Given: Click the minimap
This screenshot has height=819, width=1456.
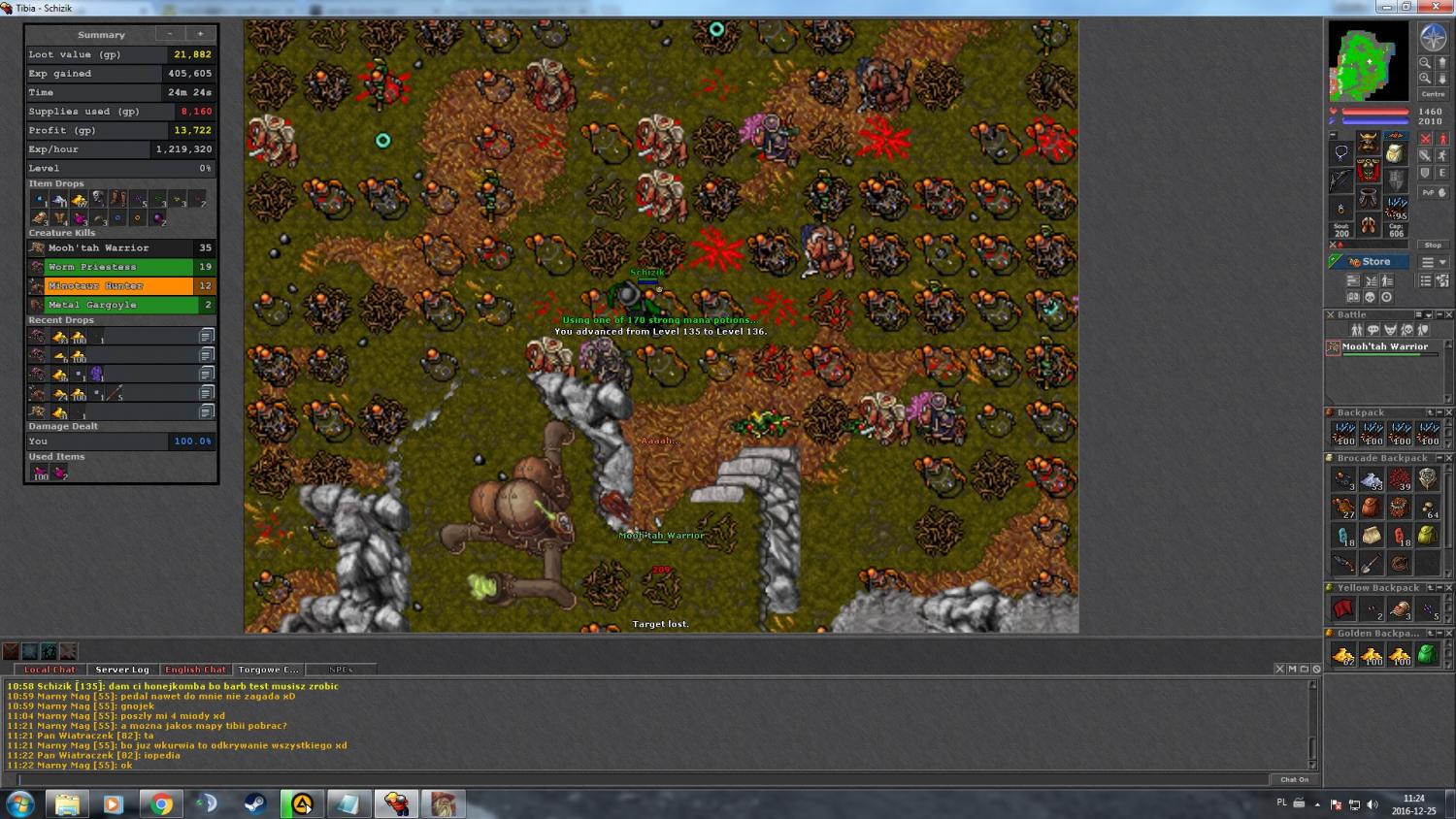Looking at the screenshot, I should pyautogui.click(x=1369, y=61).
